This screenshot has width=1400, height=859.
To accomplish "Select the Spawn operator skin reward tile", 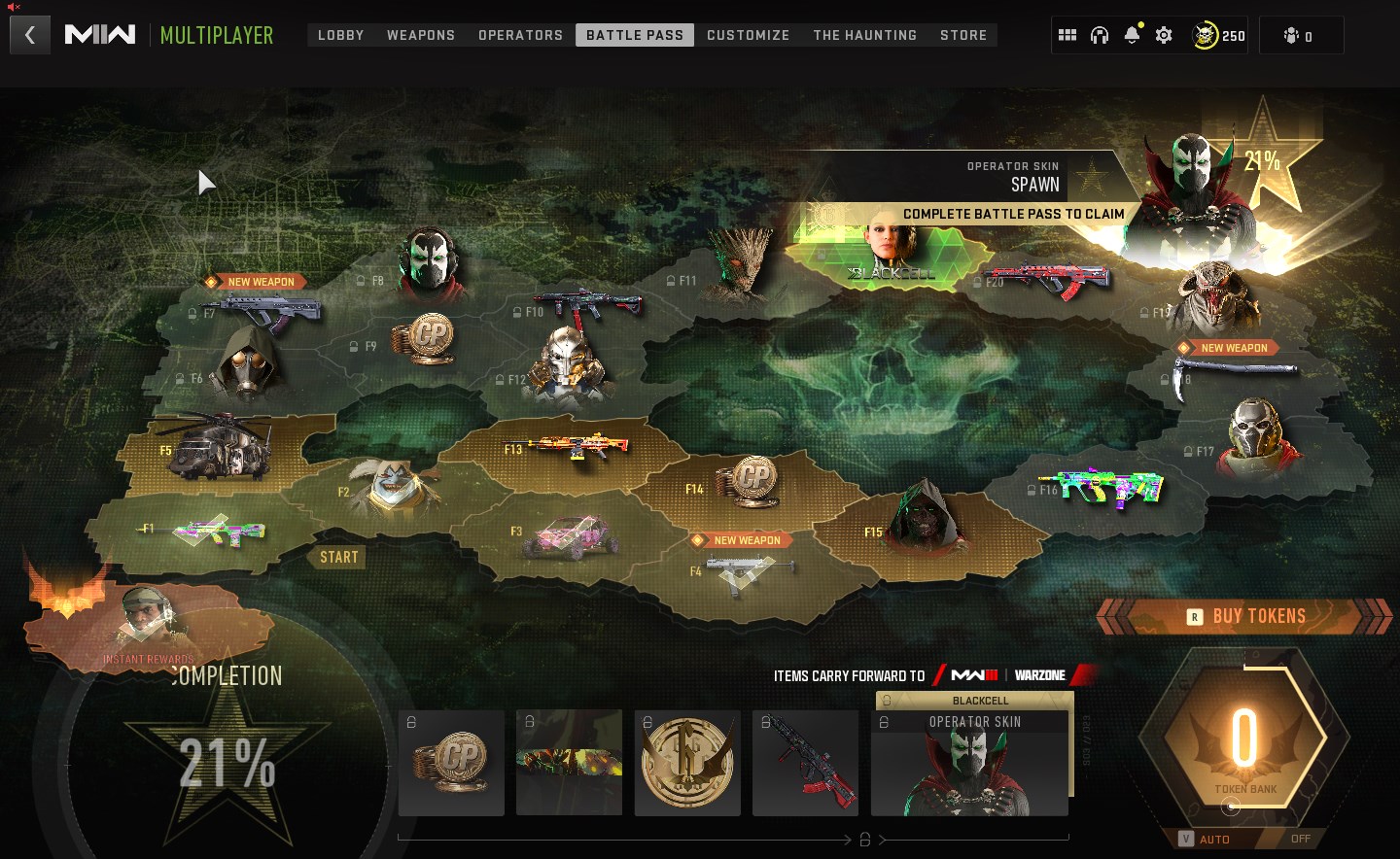I will 969,763.
